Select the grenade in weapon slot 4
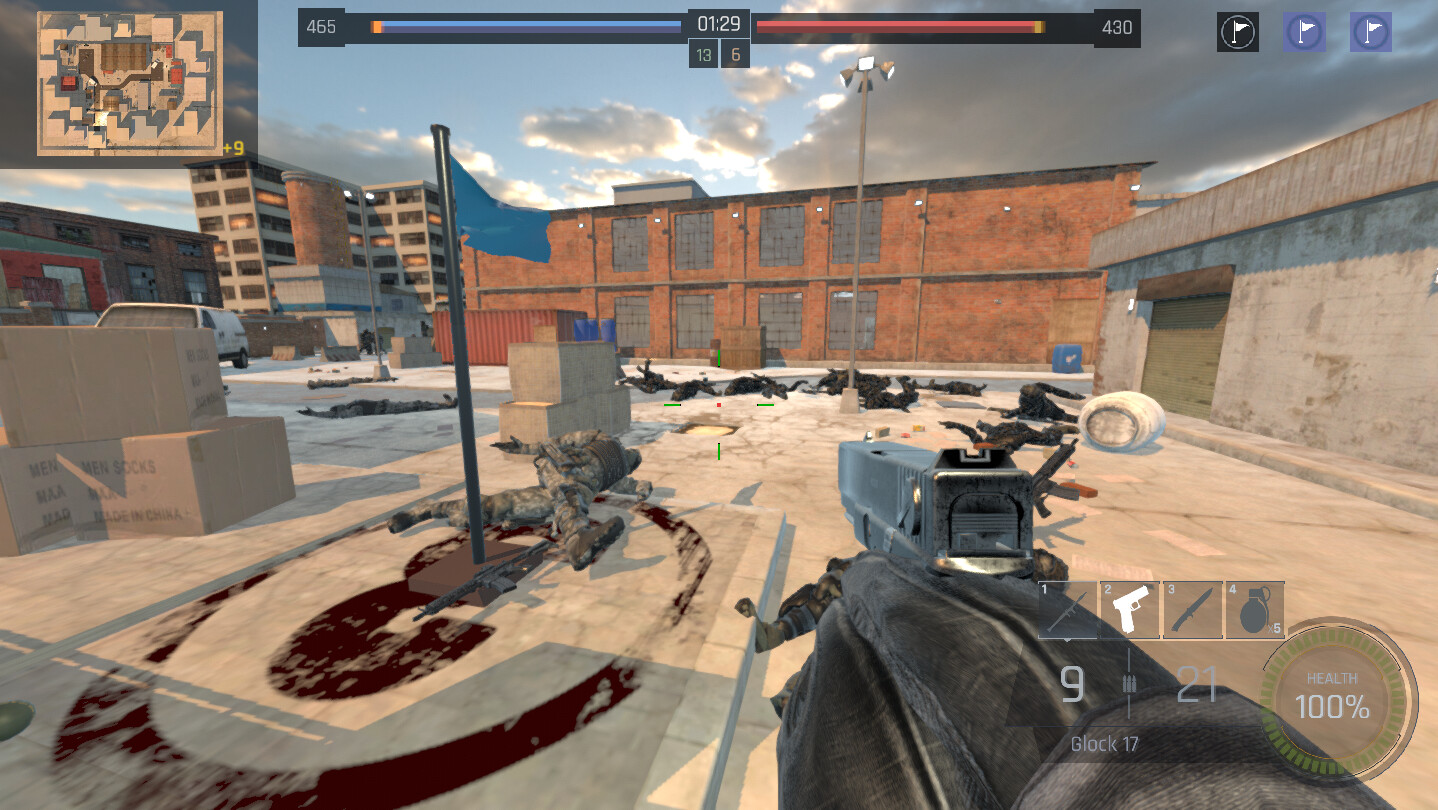1438x810 pixels. [1255, 609]
